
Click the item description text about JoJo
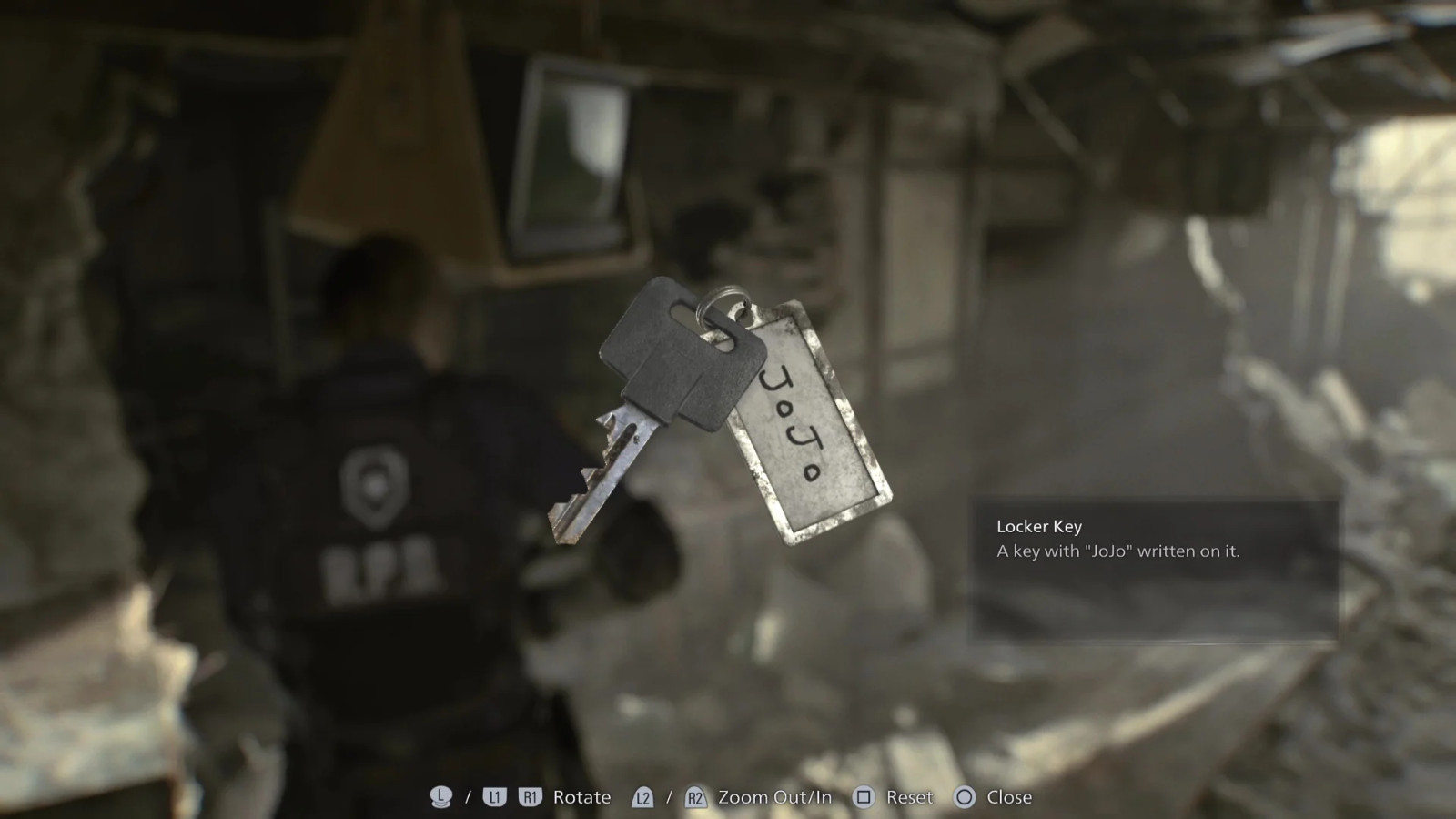[1121, 551]
